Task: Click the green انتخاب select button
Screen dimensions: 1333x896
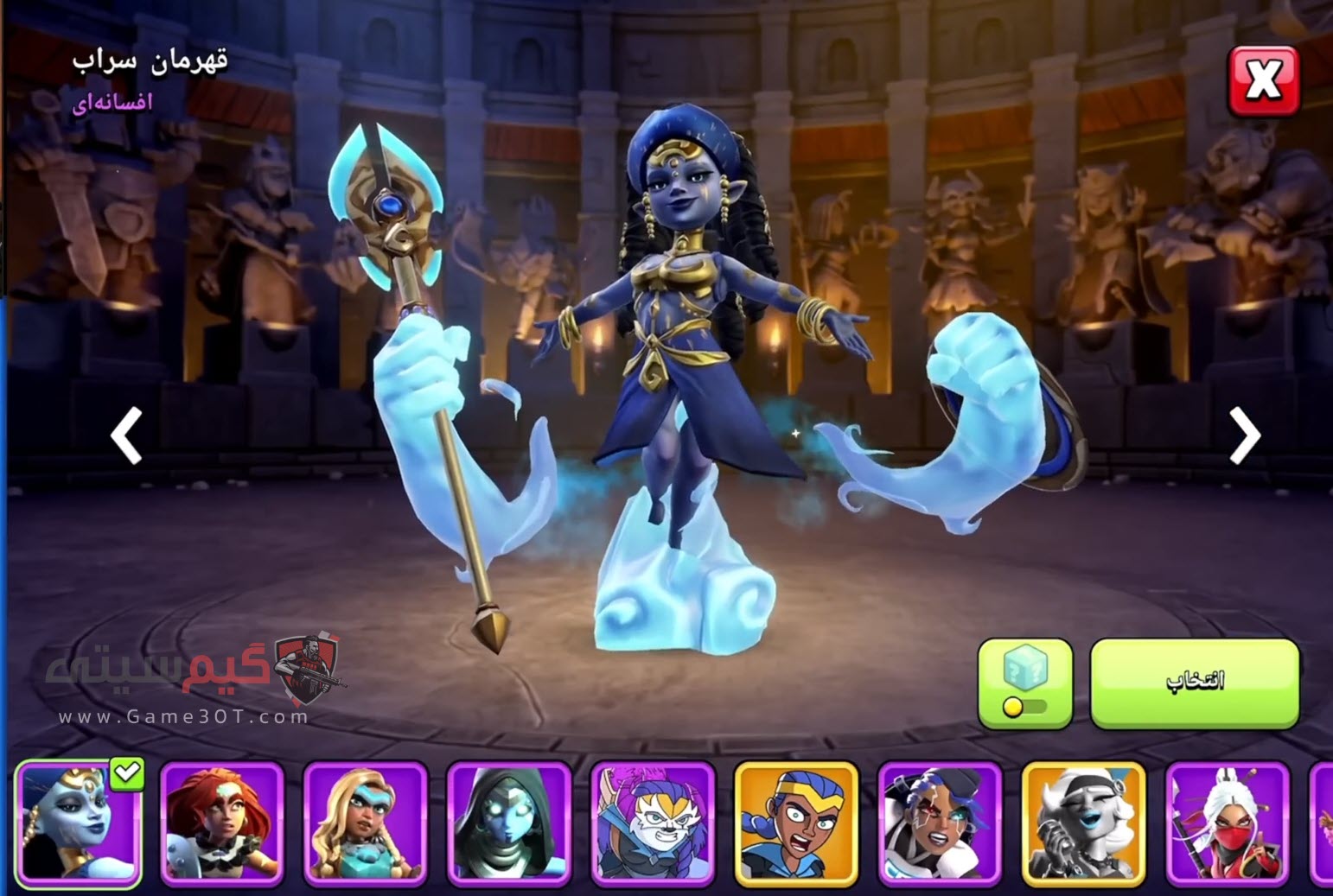Action: (x=1195, y=683)
